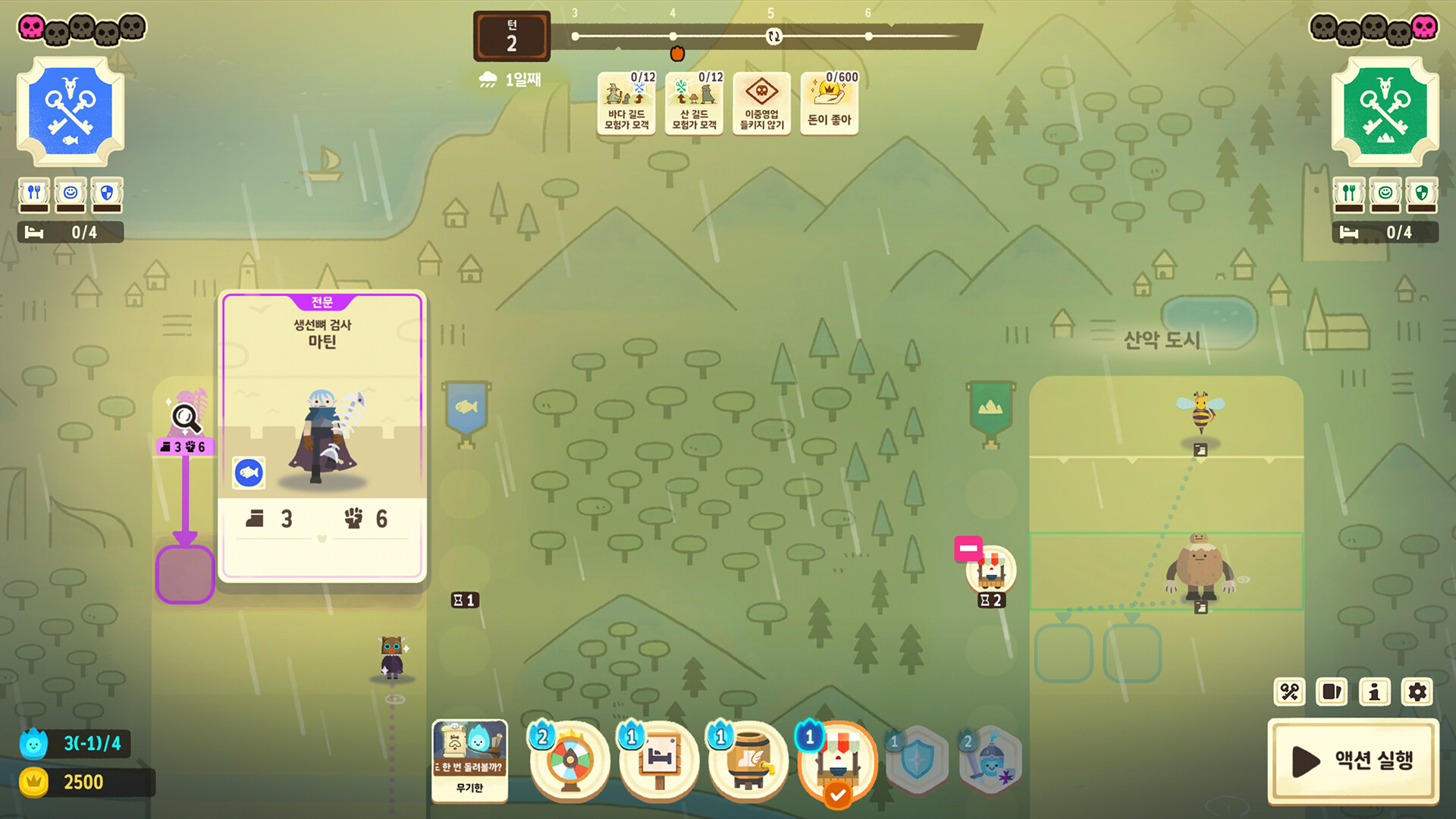Select the 바다 길드 모험가 모객 quest card
The height and width of the screenshot is (819, 1456).
626,104
